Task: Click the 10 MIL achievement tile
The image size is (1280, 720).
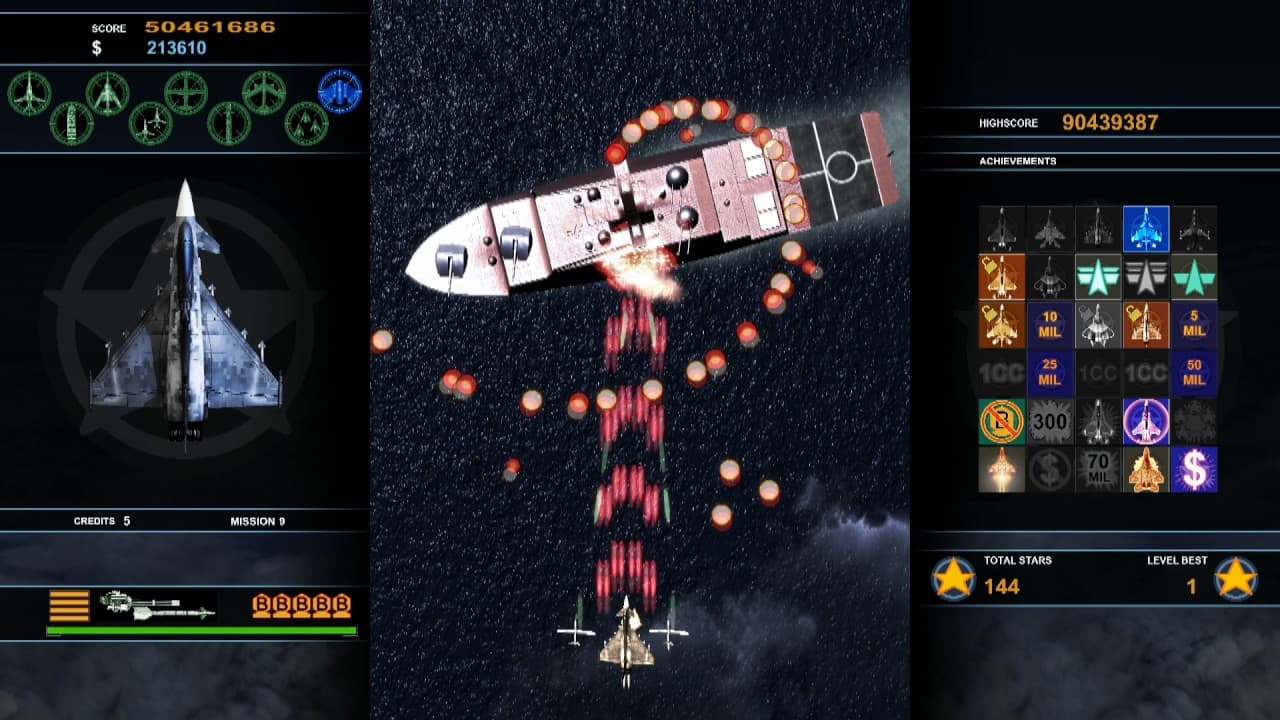Action: click(x=1049, y=325)
